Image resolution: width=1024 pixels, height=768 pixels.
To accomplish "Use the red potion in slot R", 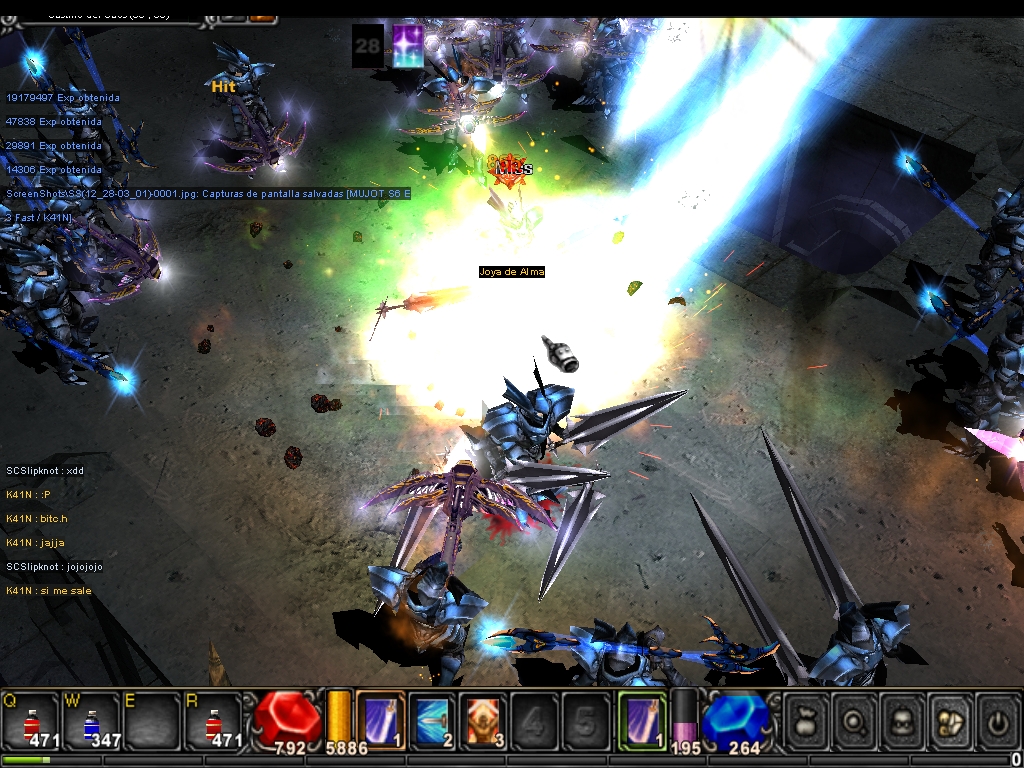I will point(213,721).
